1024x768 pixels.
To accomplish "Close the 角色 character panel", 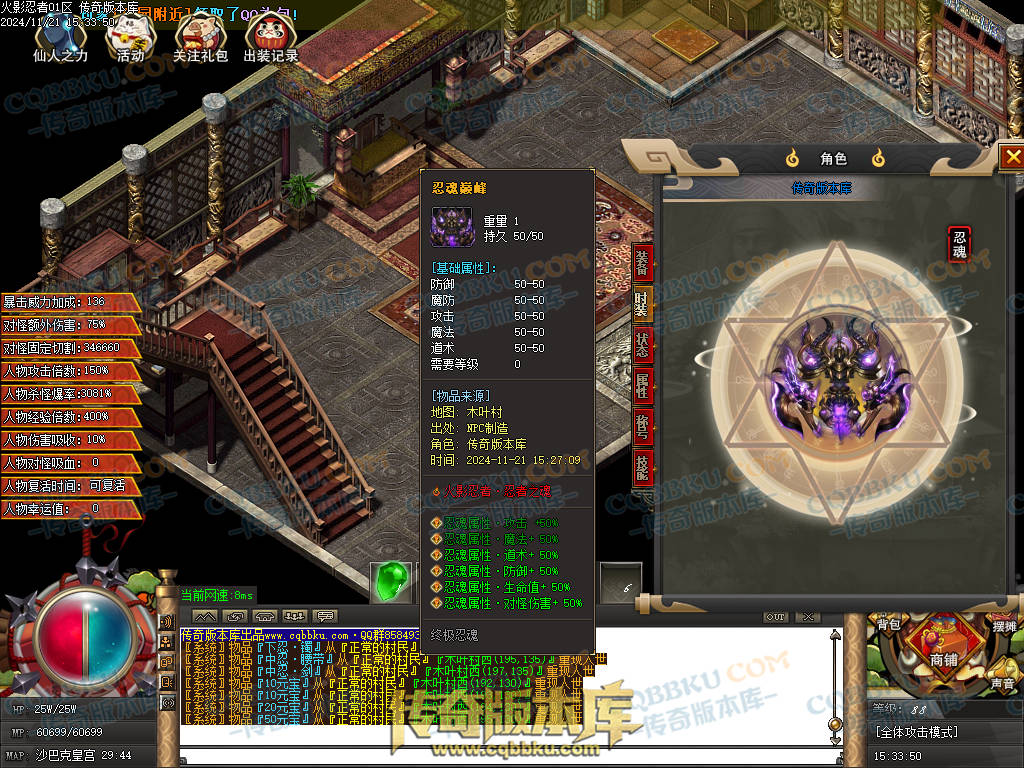I will 1012,157.
